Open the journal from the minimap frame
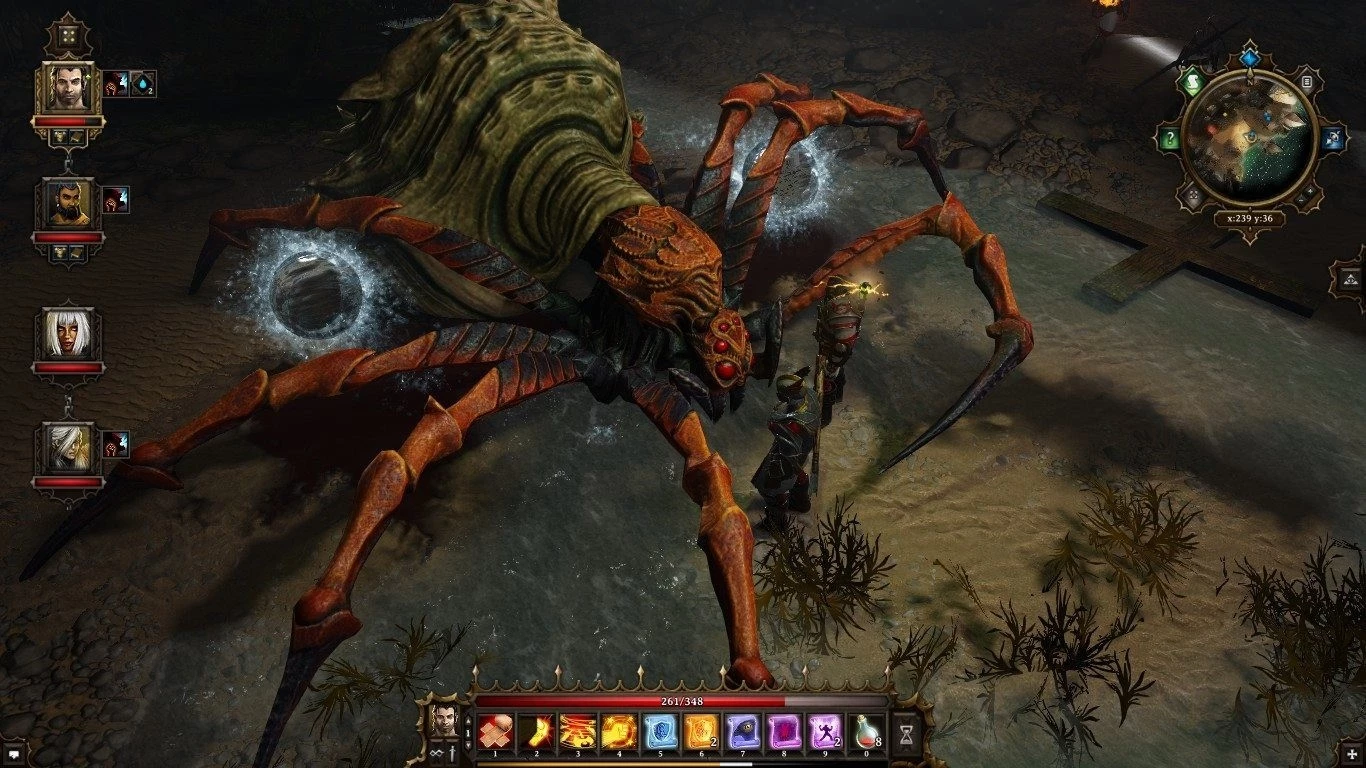 click(1306, 82)
